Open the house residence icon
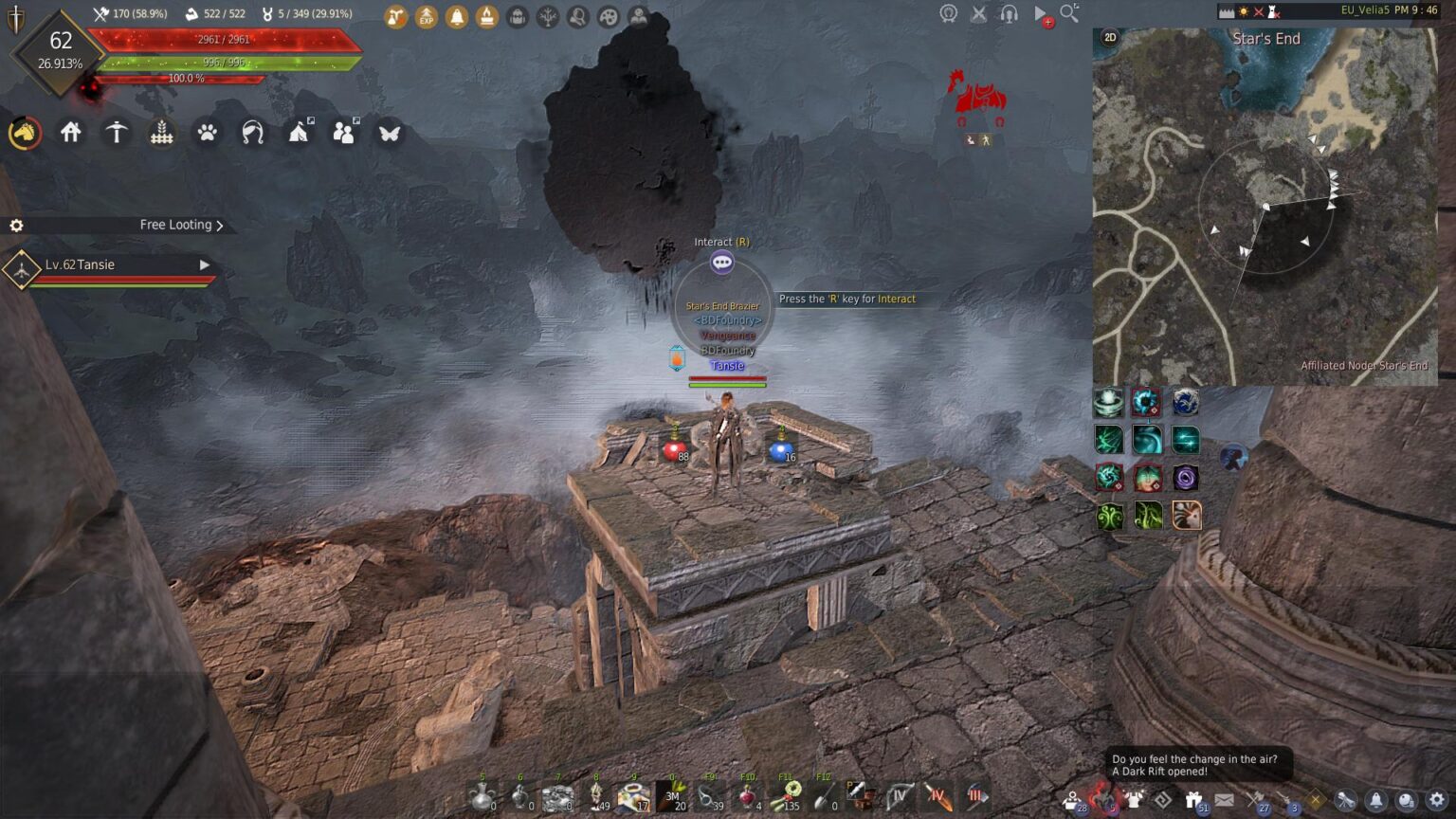 tap(71, 133)
